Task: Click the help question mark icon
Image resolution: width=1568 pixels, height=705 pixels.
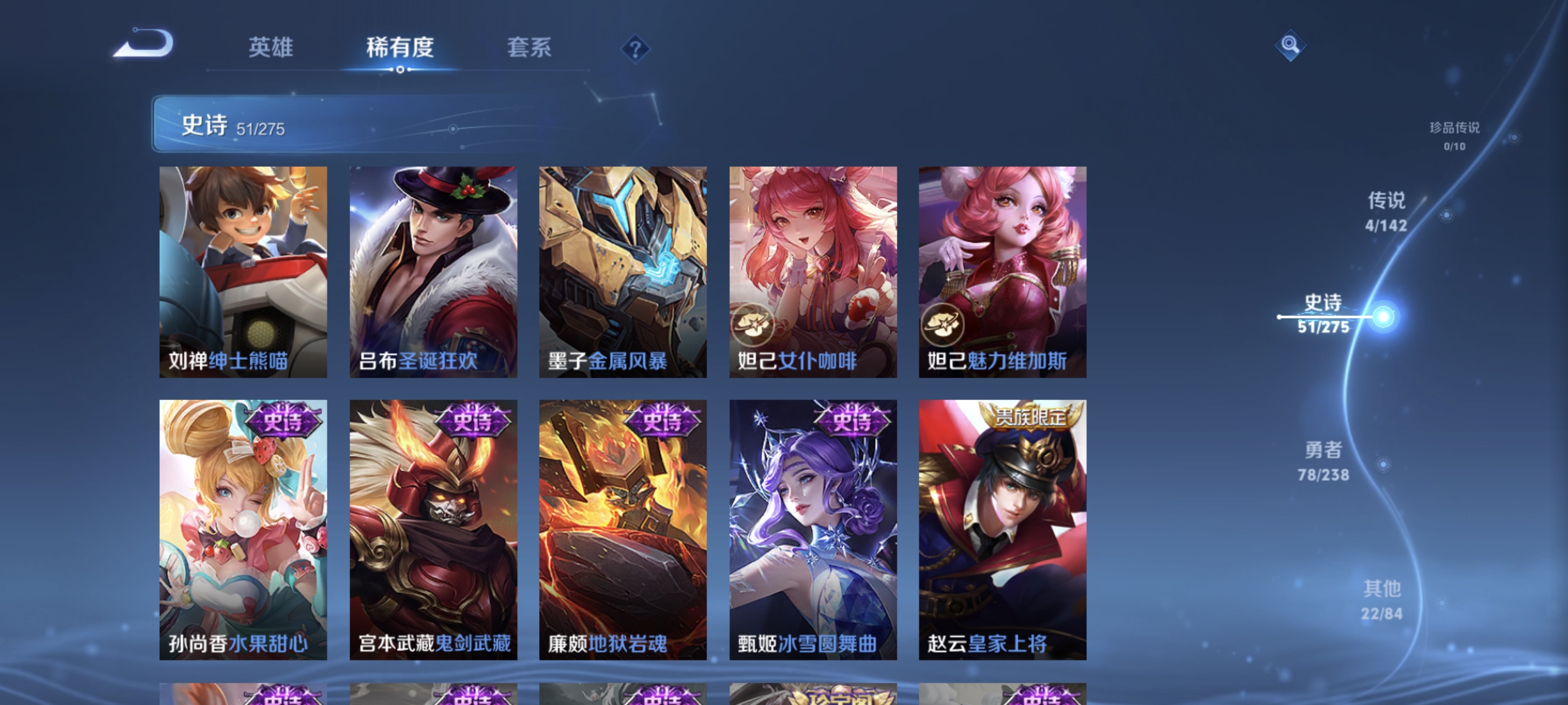Action: (635, 51)
